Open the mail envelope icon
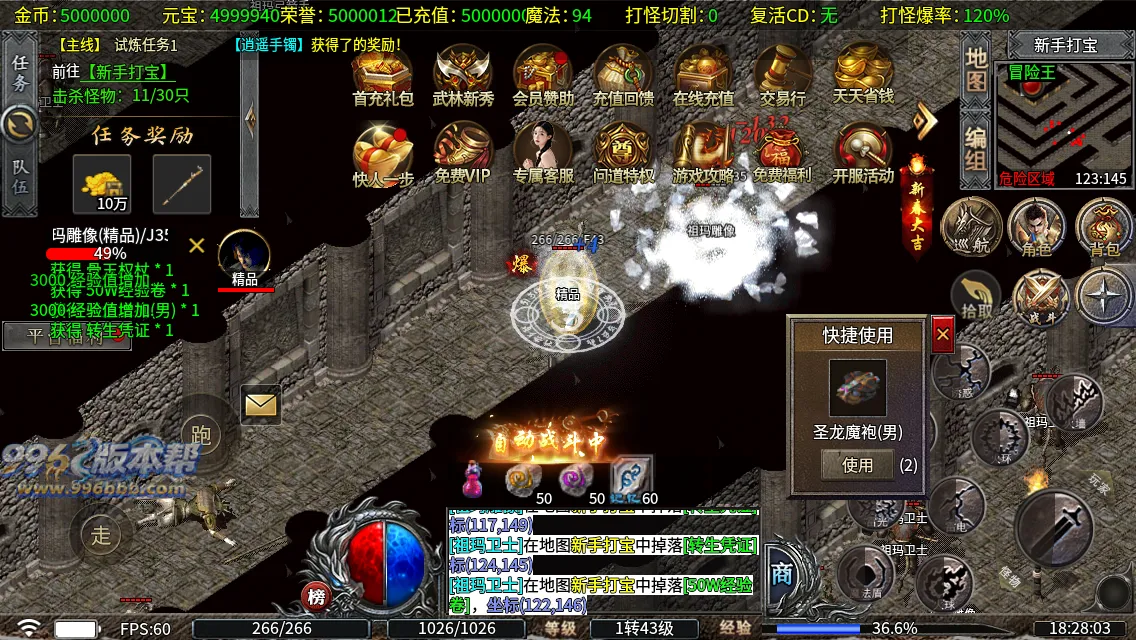The image size is (1136, 640). [260, 404]
